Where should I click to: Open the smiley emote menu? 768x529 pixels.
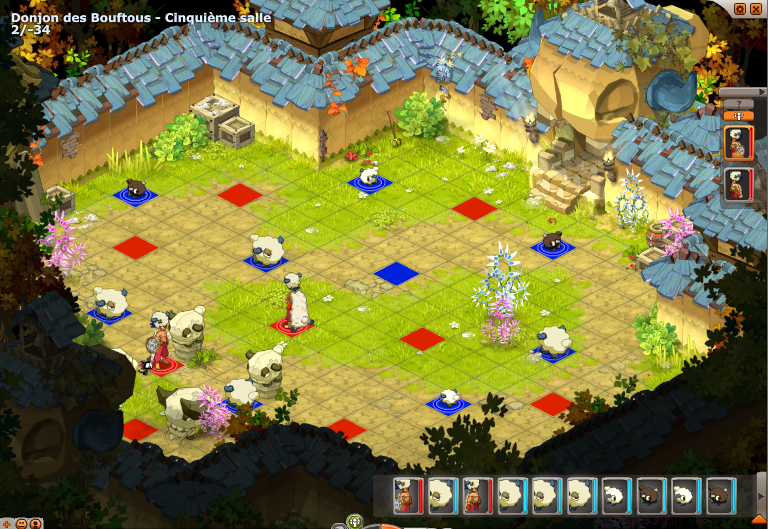(x=21, y=522)
